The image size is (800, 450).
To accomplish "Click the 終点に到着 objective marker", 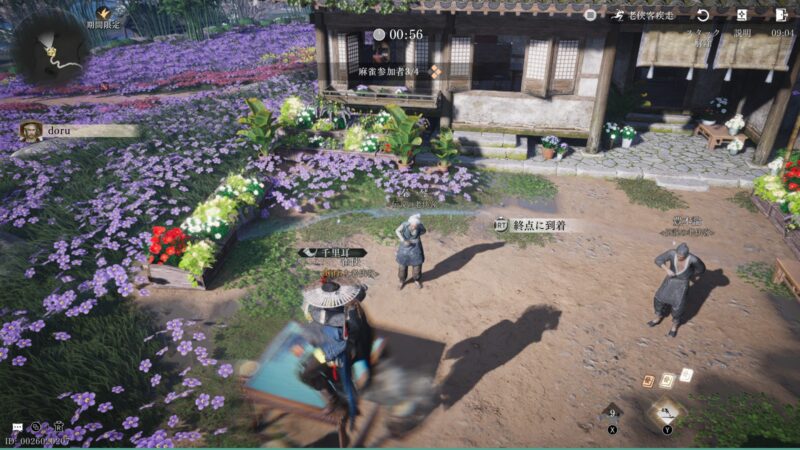I will [x=532, y=226].
